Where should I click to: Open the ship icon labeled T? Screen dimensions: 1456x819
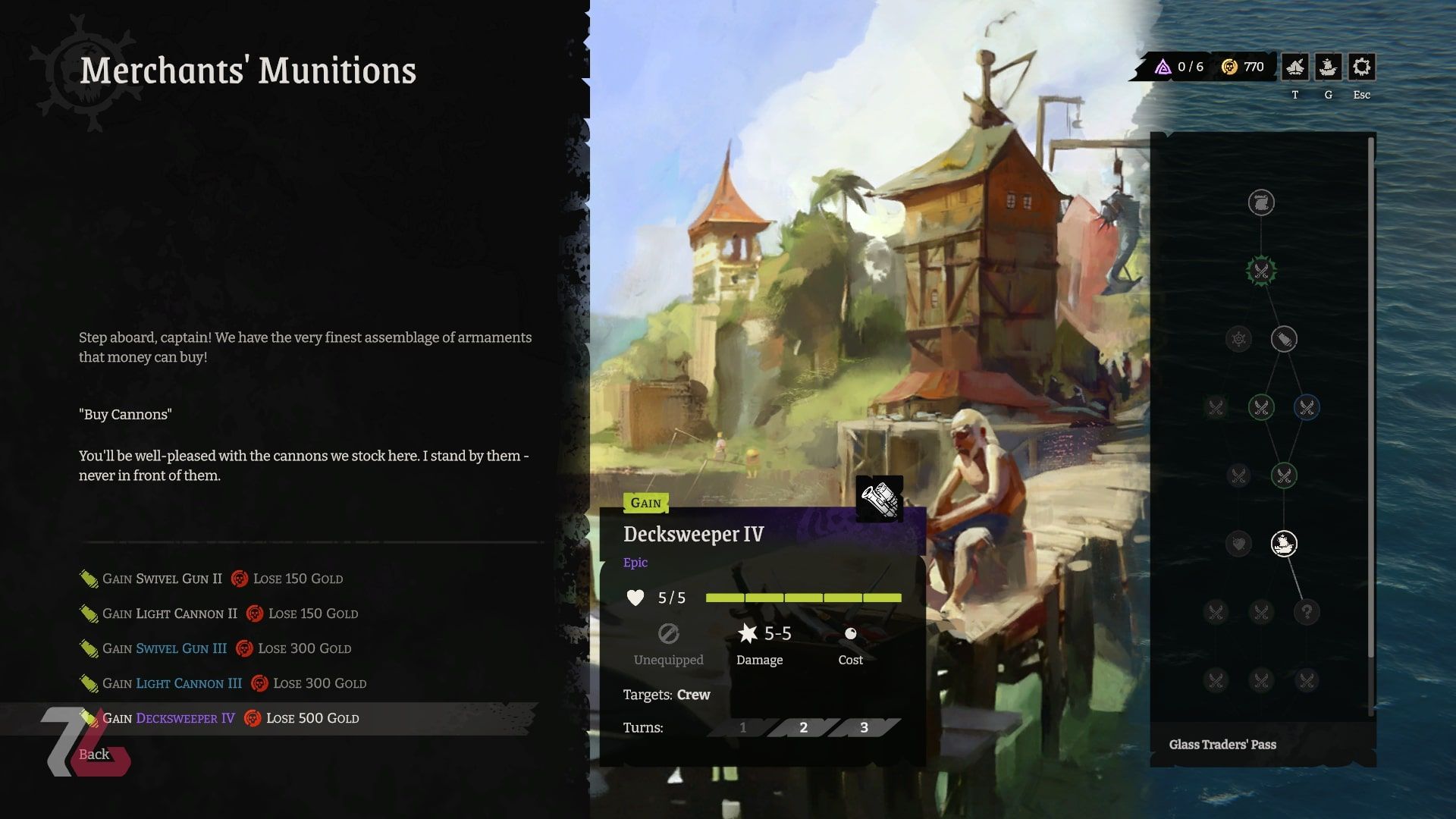tap(1295, 67)
